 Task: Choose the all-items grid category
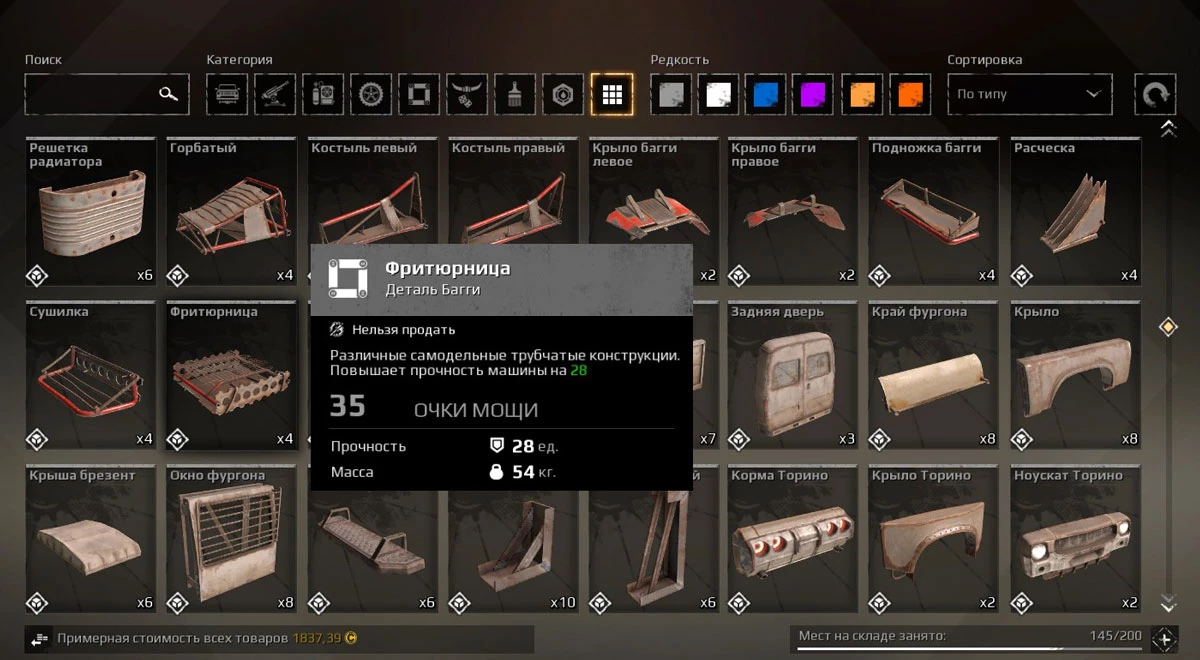[611, 94]
